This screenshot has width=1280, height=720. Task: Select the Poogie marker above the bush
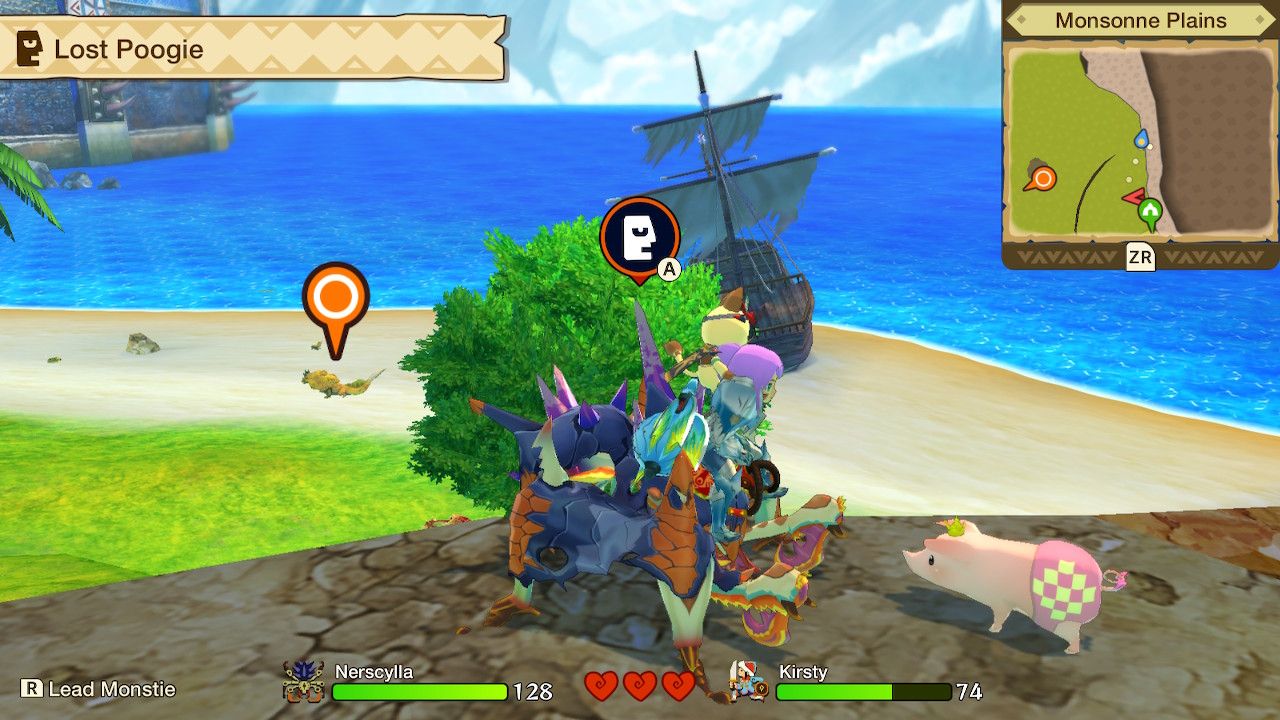(x=640, y=237)
